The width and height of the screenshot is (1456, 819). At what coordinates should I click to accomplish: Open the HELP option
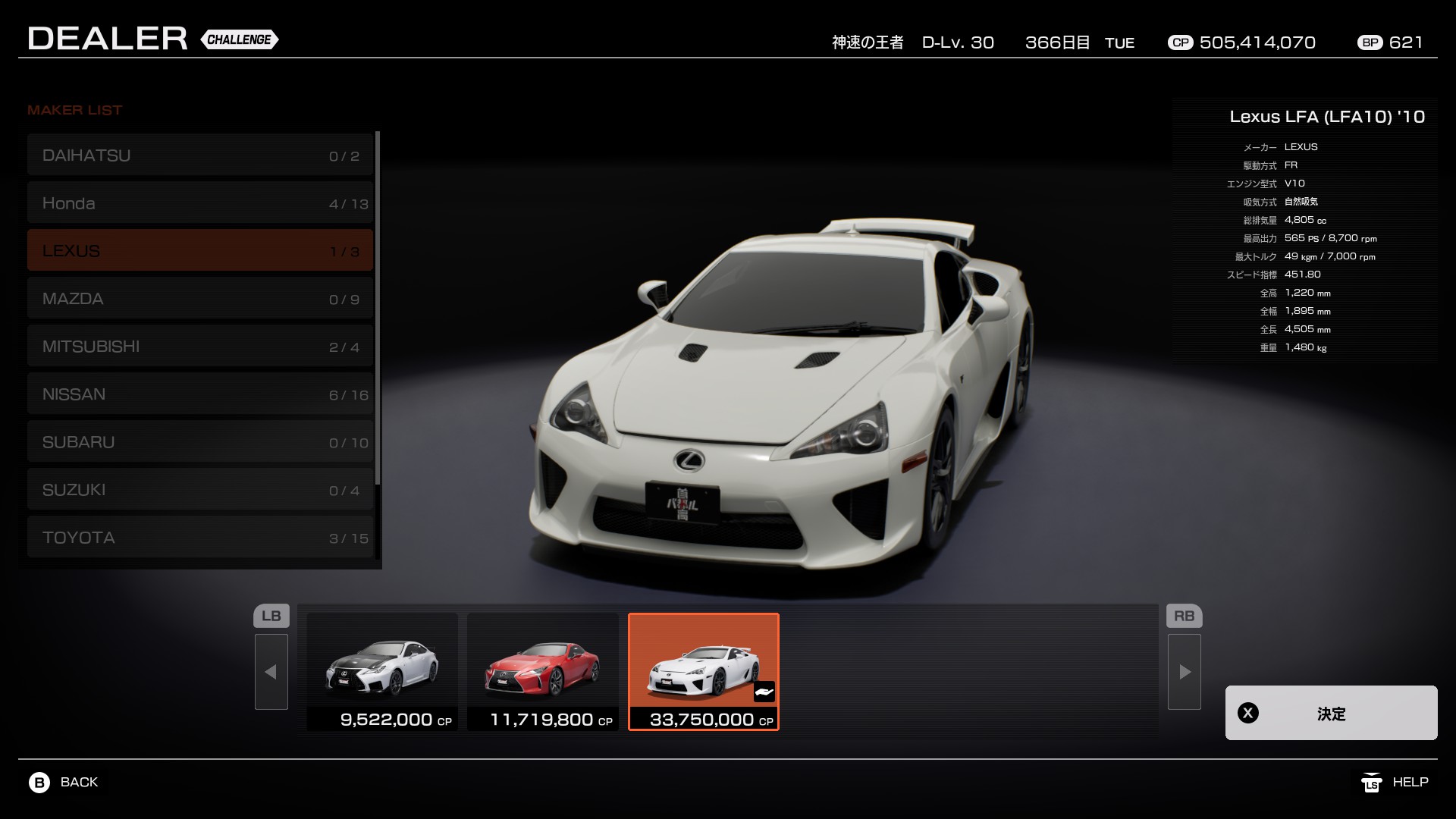click(x=1395, y=783)
